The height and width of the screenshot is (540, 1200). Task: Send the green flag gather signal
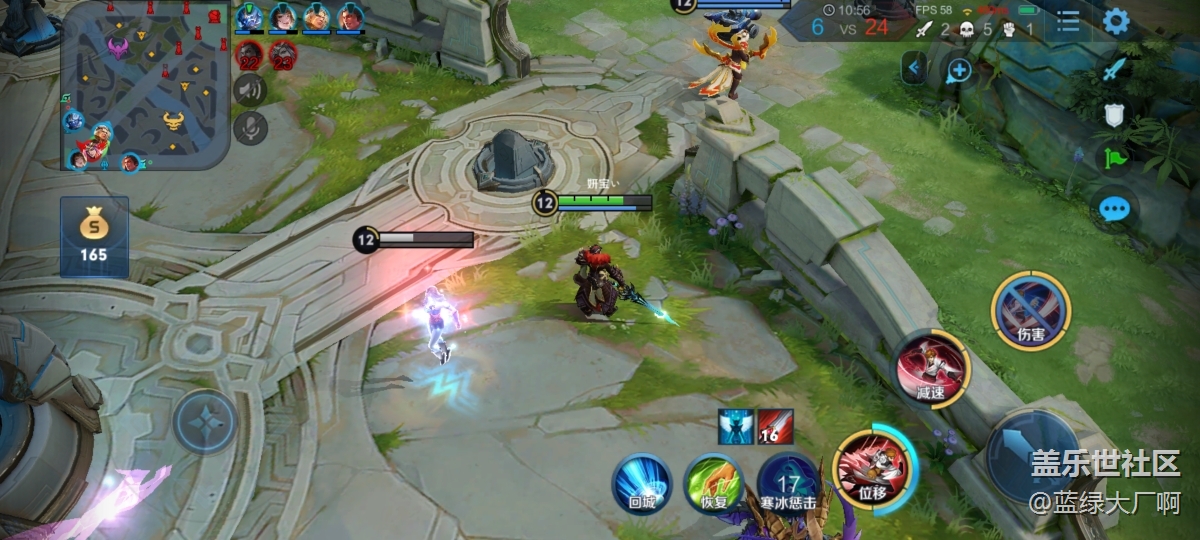click(x=1114, y=158)
